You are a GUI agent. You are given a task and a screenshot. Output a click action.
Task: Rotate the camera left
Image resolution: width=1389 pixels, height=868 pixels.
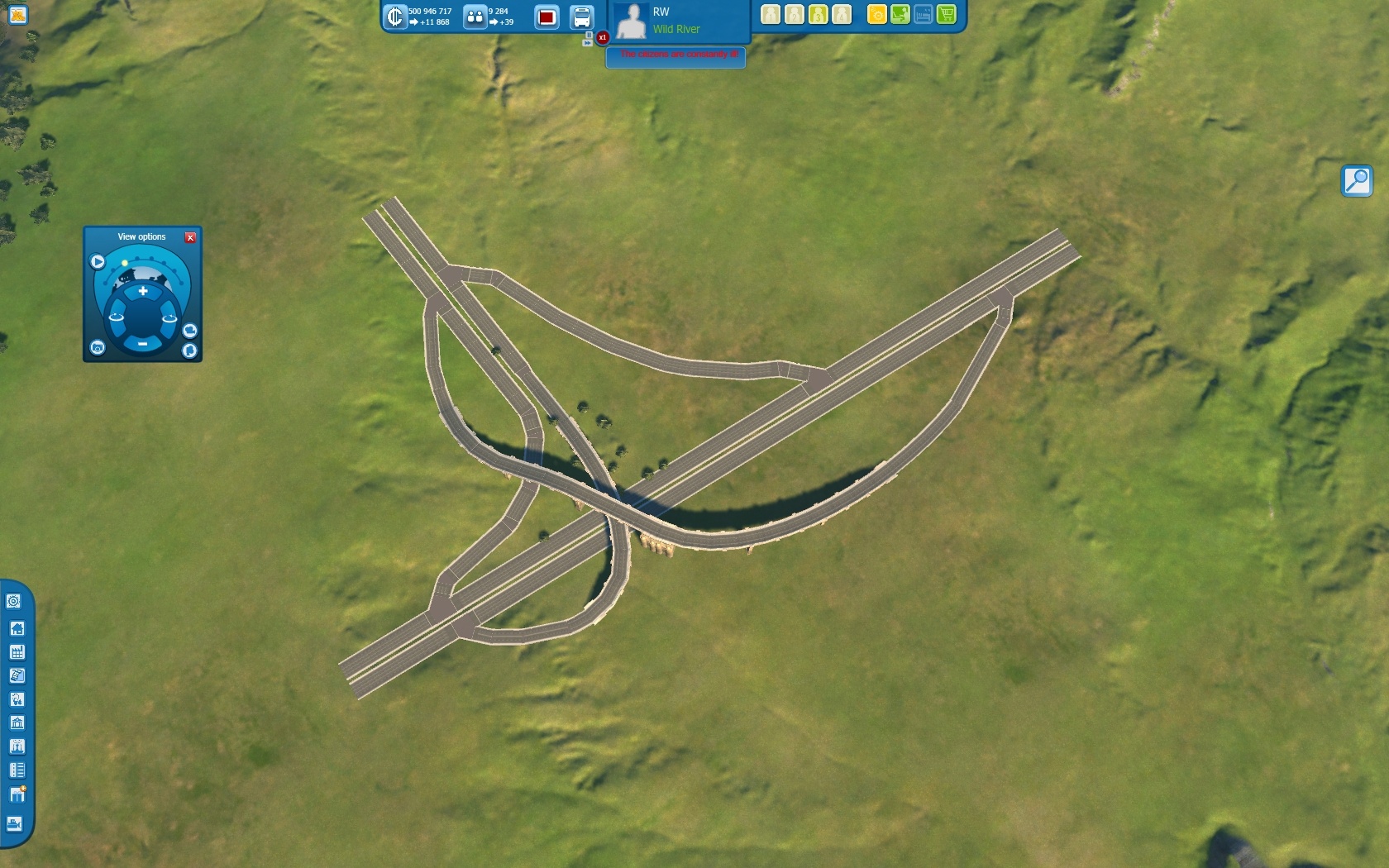117,317
